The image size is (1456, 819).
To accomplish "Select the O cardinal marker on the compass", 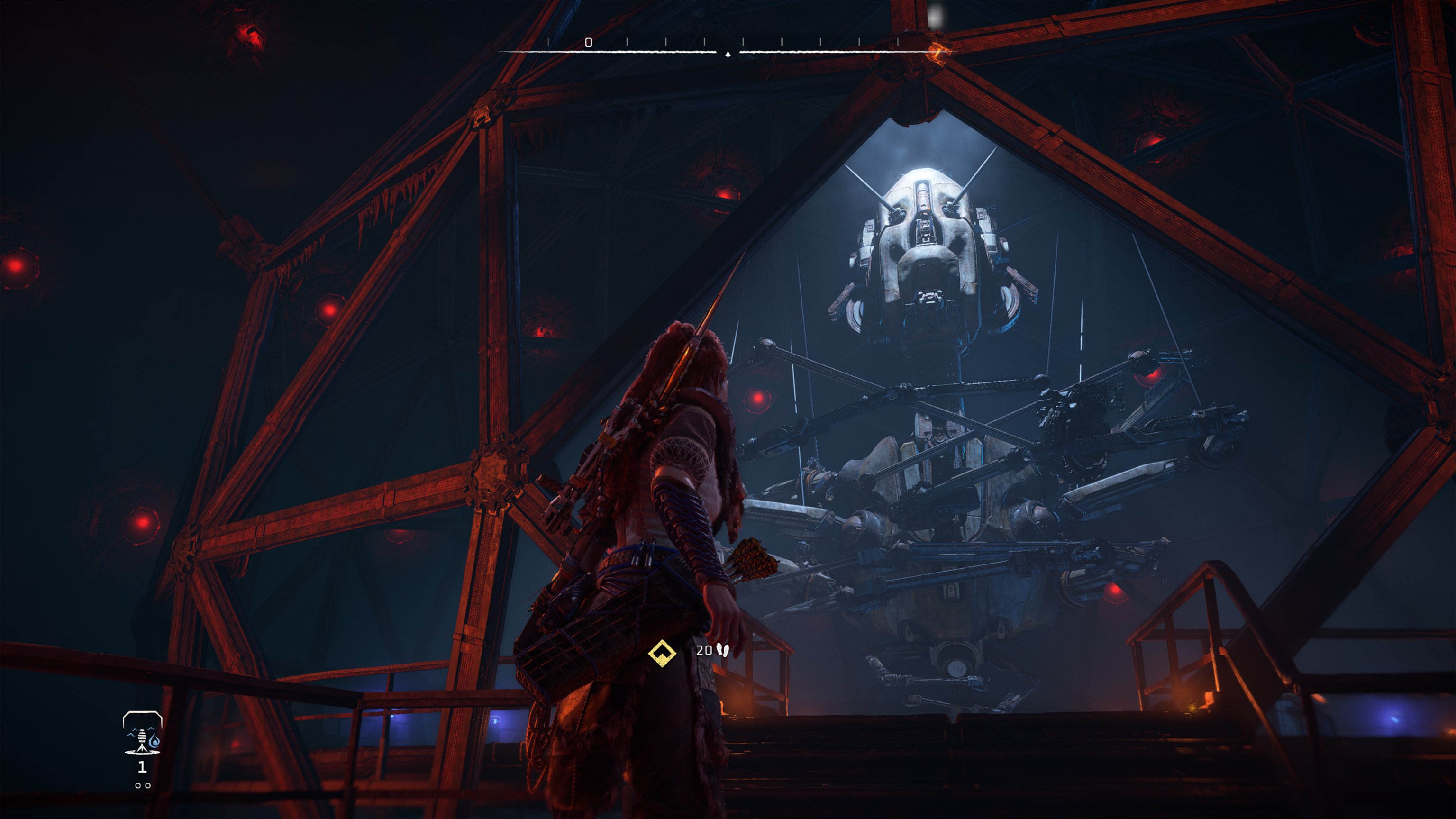I will [588, 42].
